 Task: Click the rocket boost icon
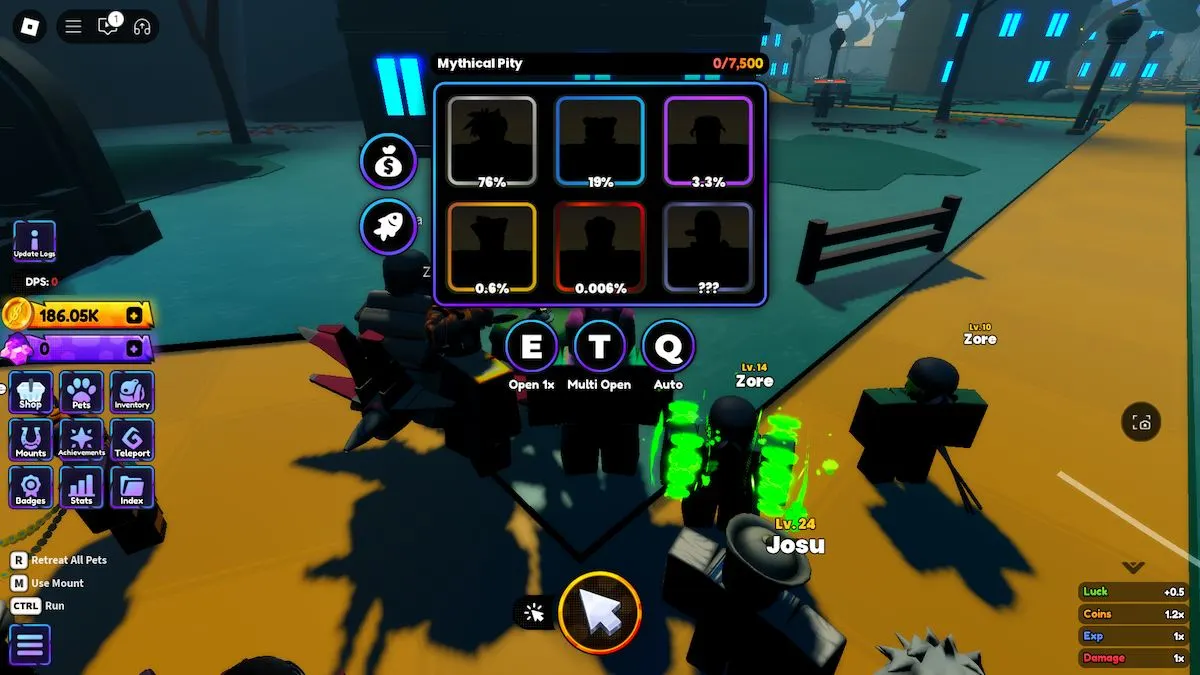388,226
